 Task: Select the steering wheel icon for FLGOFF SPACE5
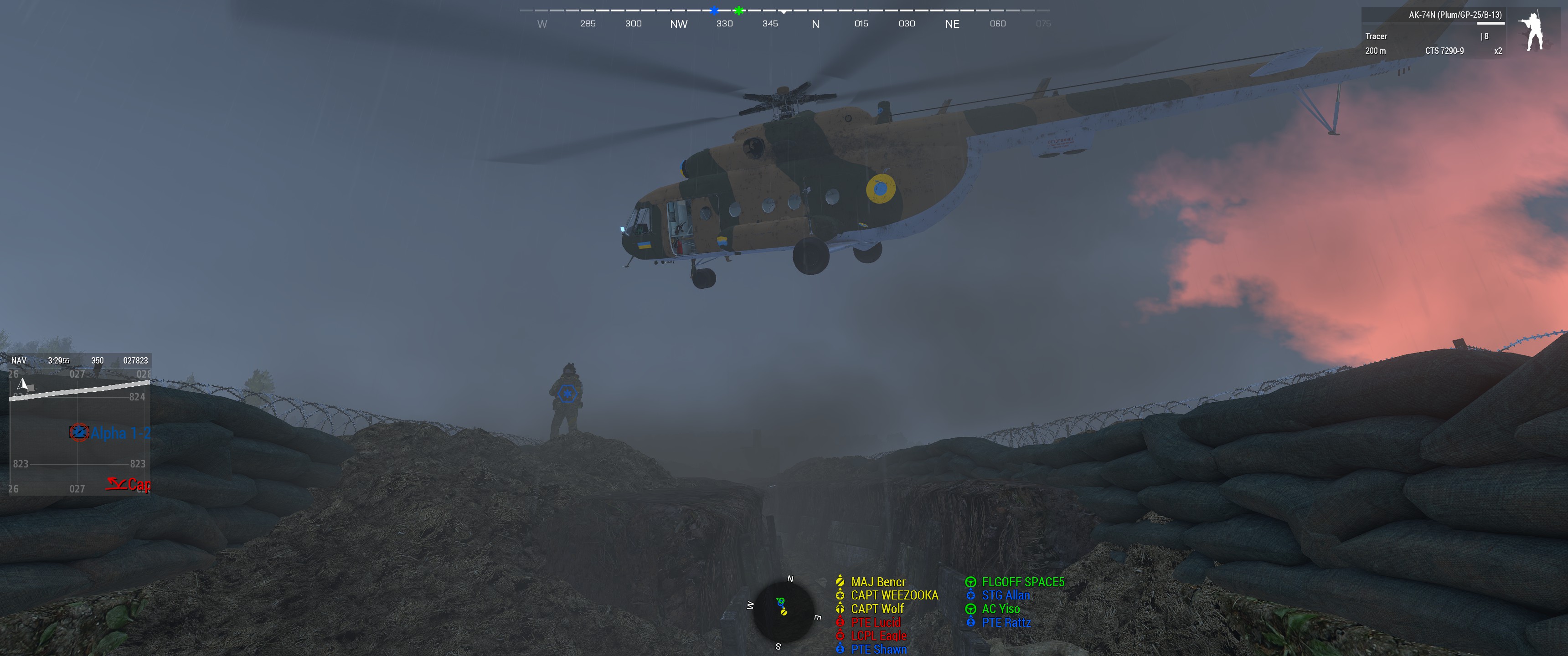pos(970,582)
